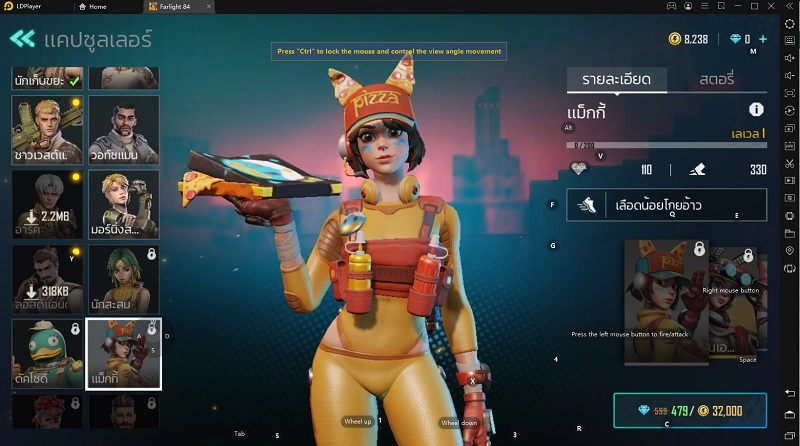Screen dimensions: 800x446
Task: Open the เลือดน้อยโกยอ้าว skill panel
Action: click(x=667, y=205)
